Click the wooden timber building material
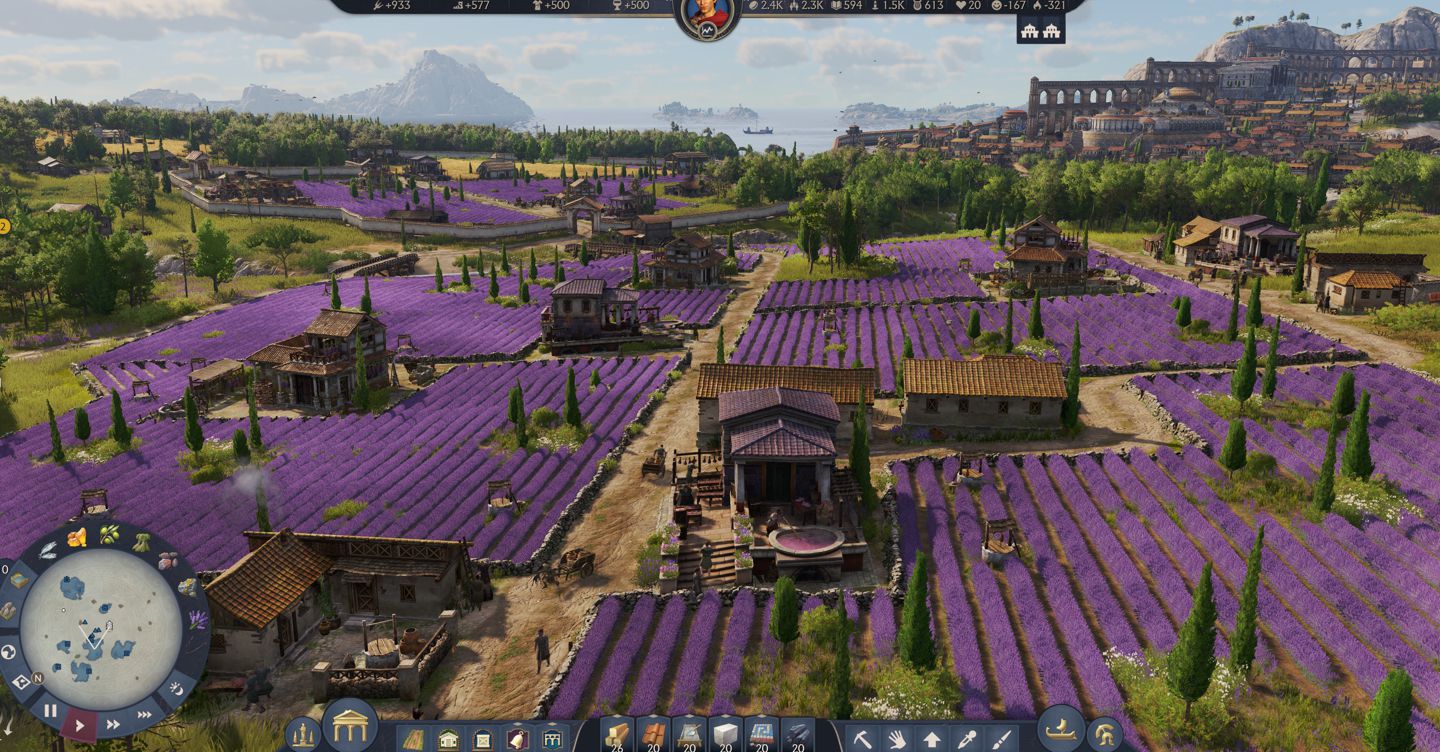The width and height of the screenshot is (1440, 752). tap(618, 734)
